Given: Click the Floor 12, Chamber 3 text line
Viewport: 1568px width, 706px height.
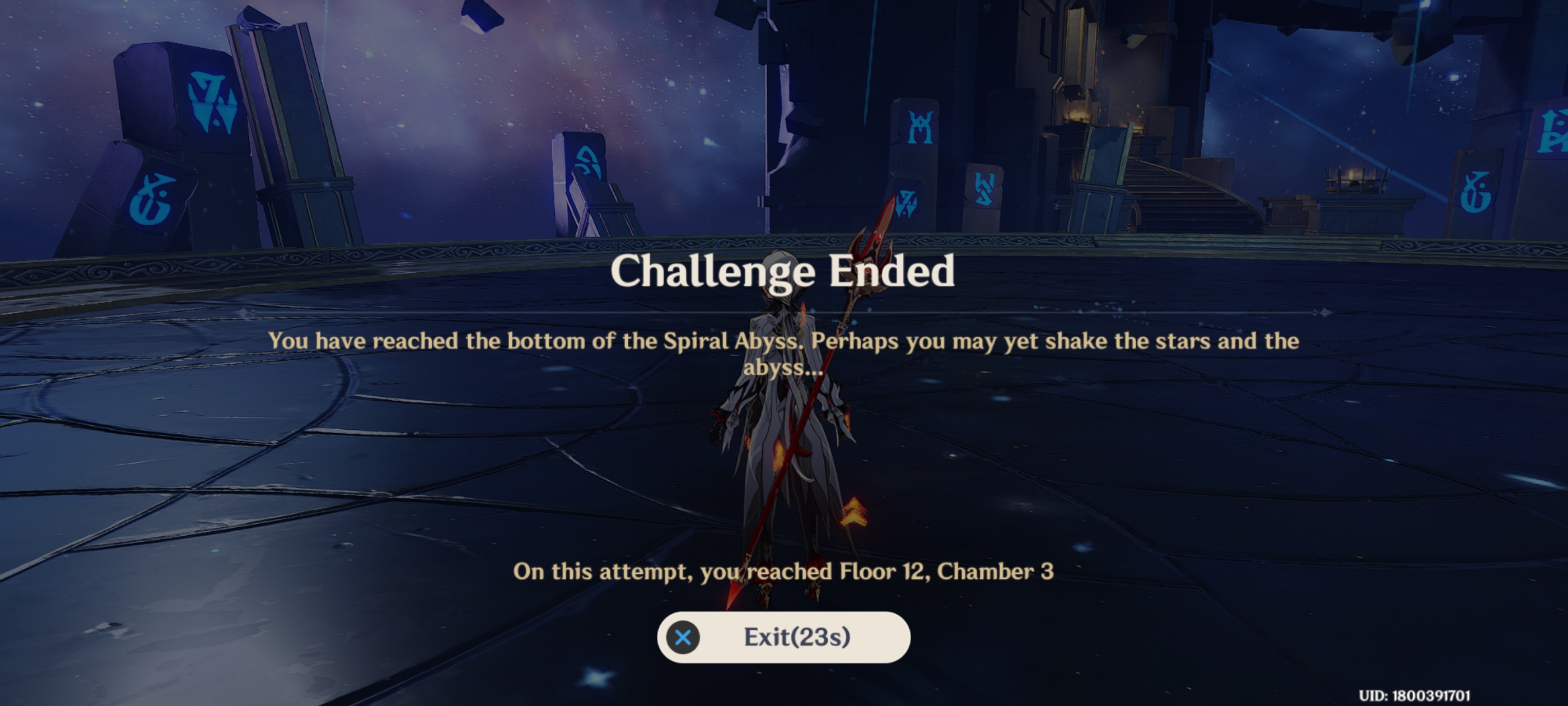Looking at the screenshot, I should (x=784, y=572).
